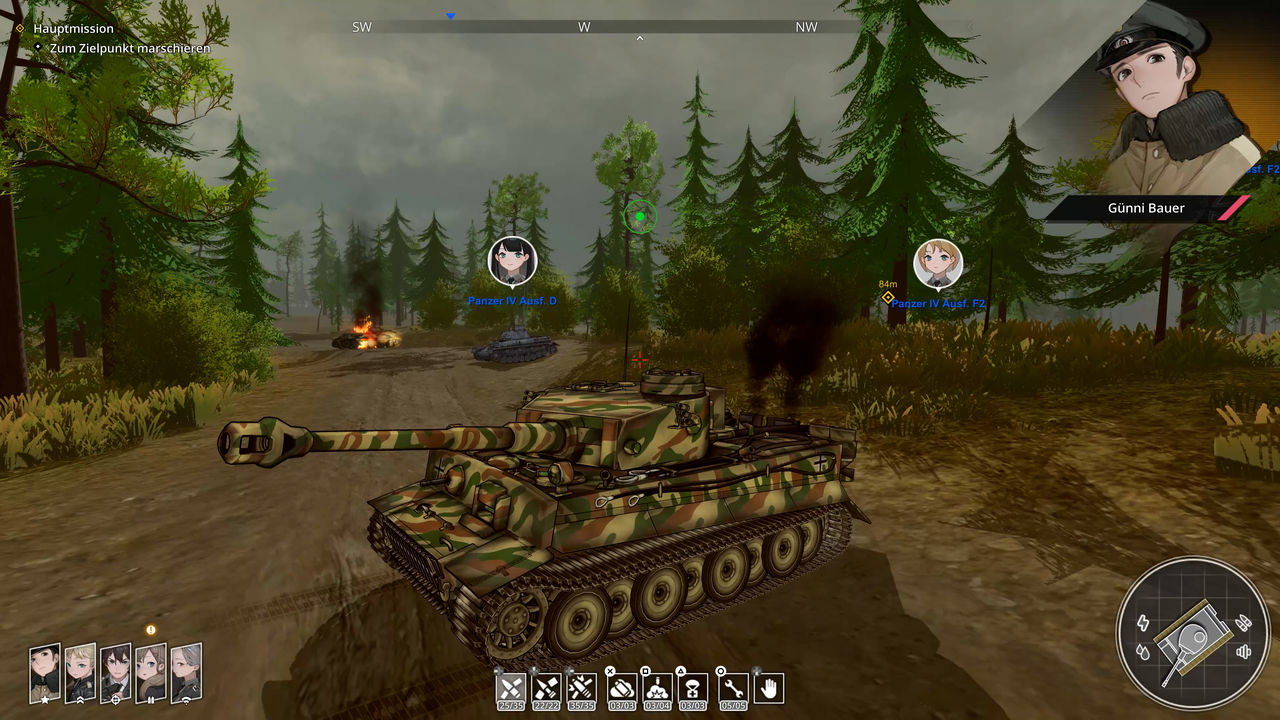Select the Panzer IV Ausf. D ally marker
This screenshot has height=720, width=1280.
pos(512,262)
